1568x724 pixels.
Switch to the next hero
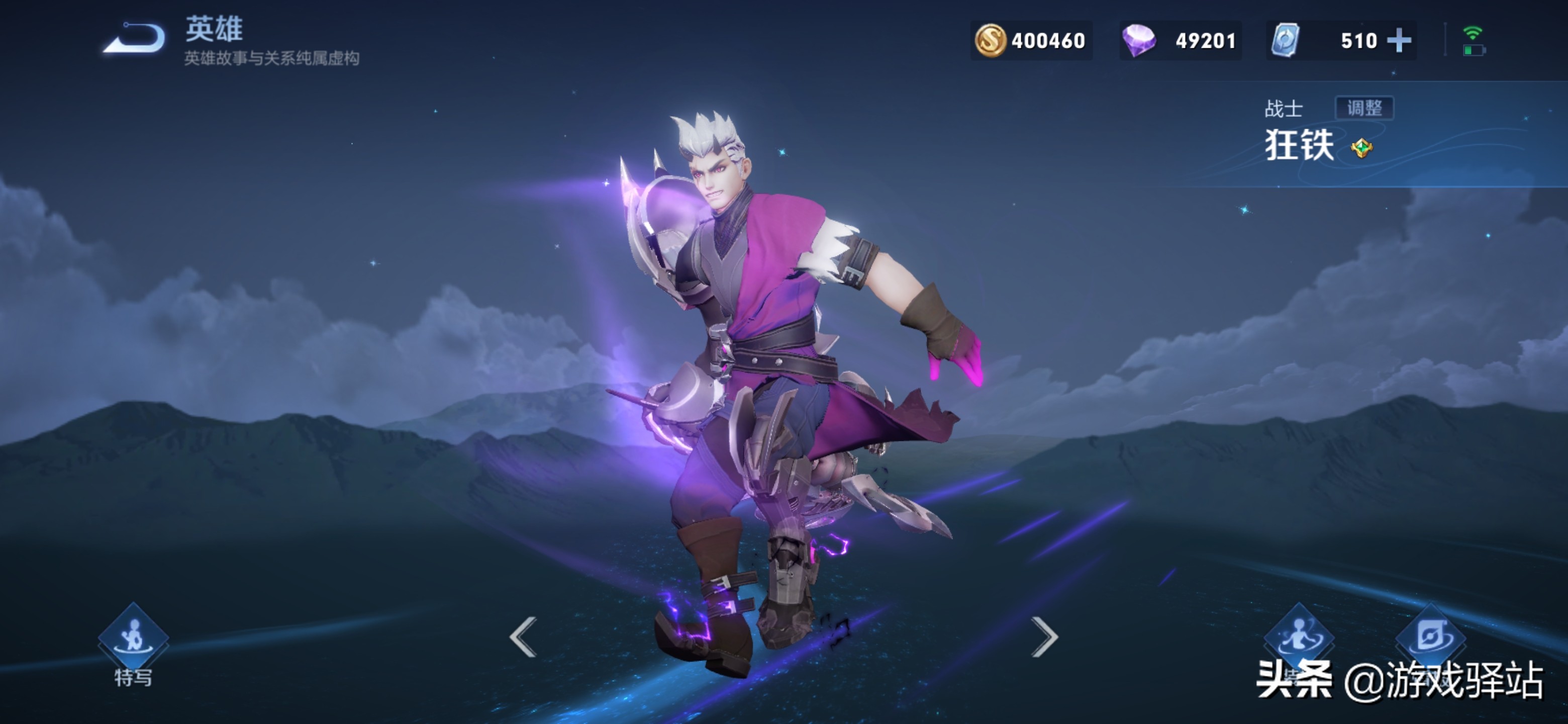pyautogui.click(x=1044, y=637)
